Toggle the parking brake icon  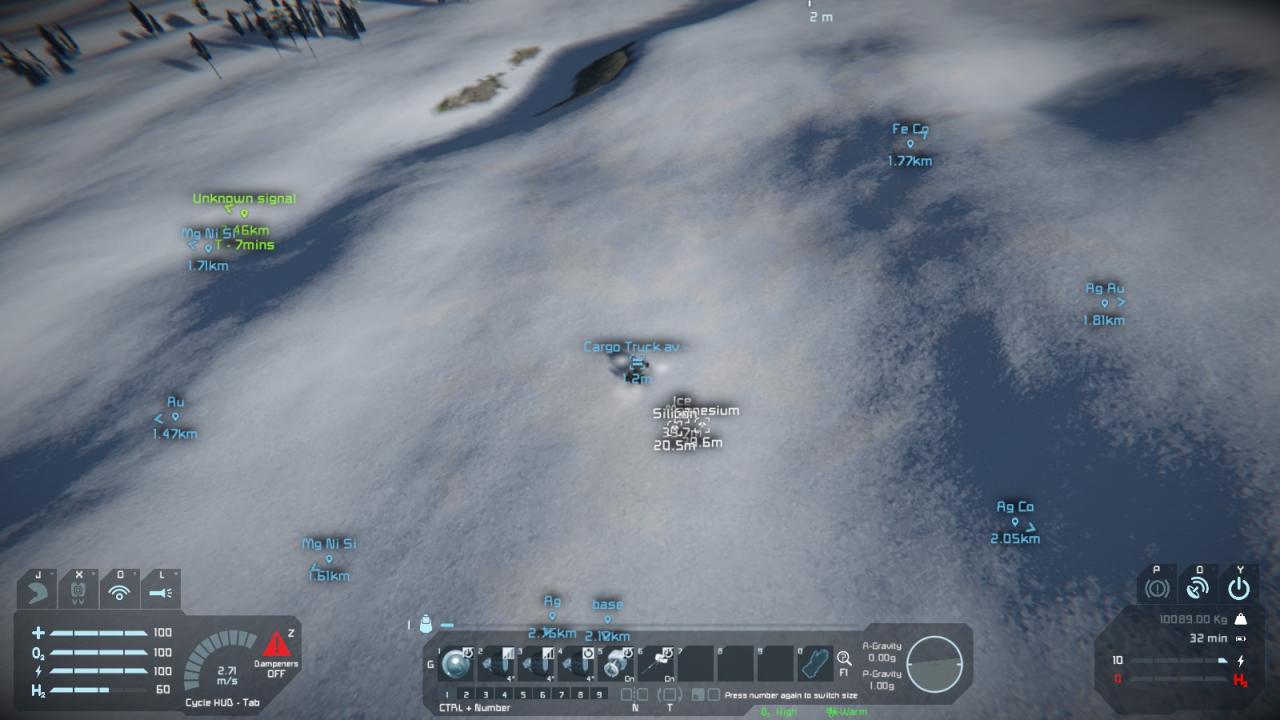(x=1157, y=587)
